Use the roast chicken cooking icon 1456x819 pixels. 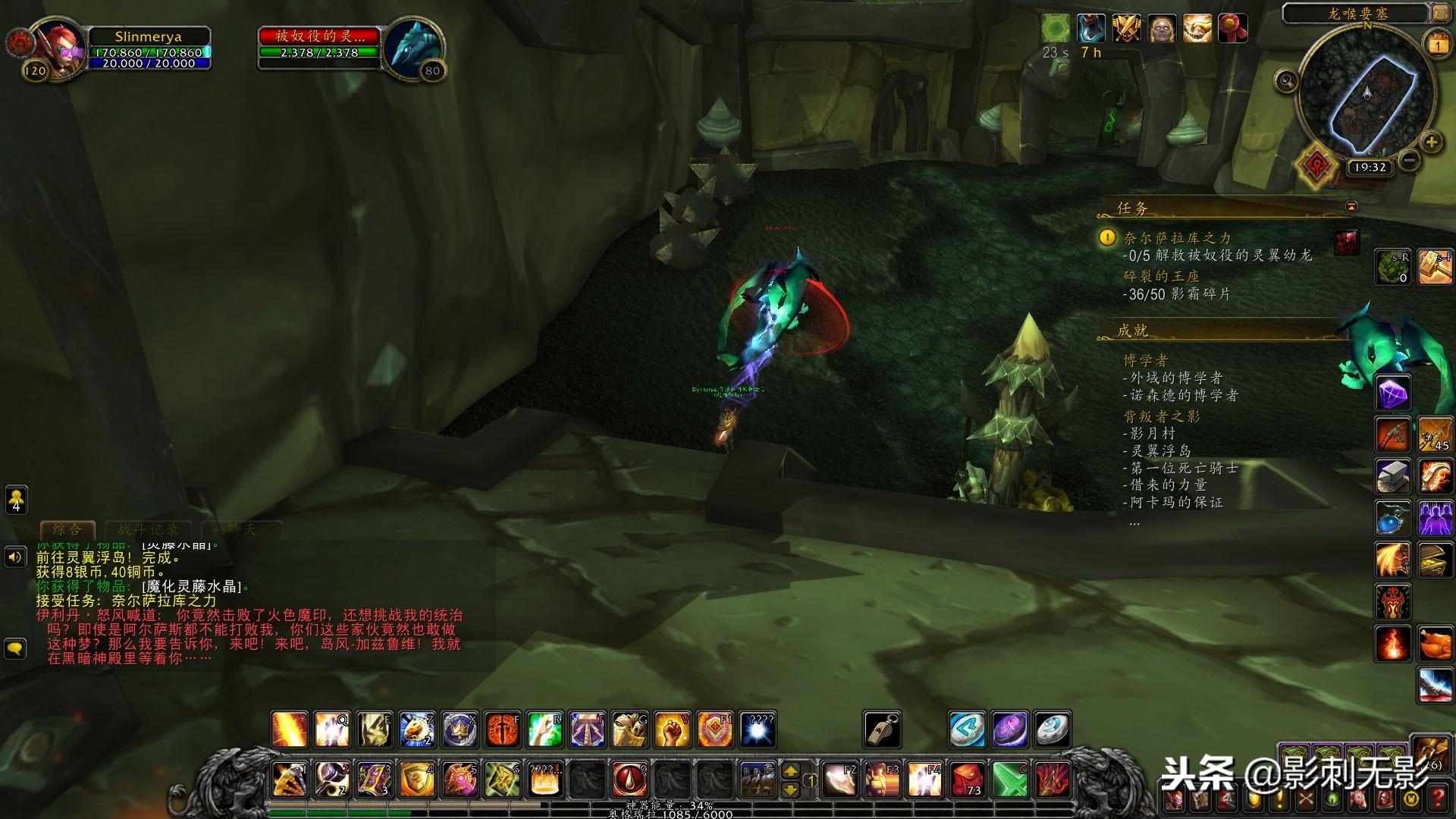point(1435,645)
